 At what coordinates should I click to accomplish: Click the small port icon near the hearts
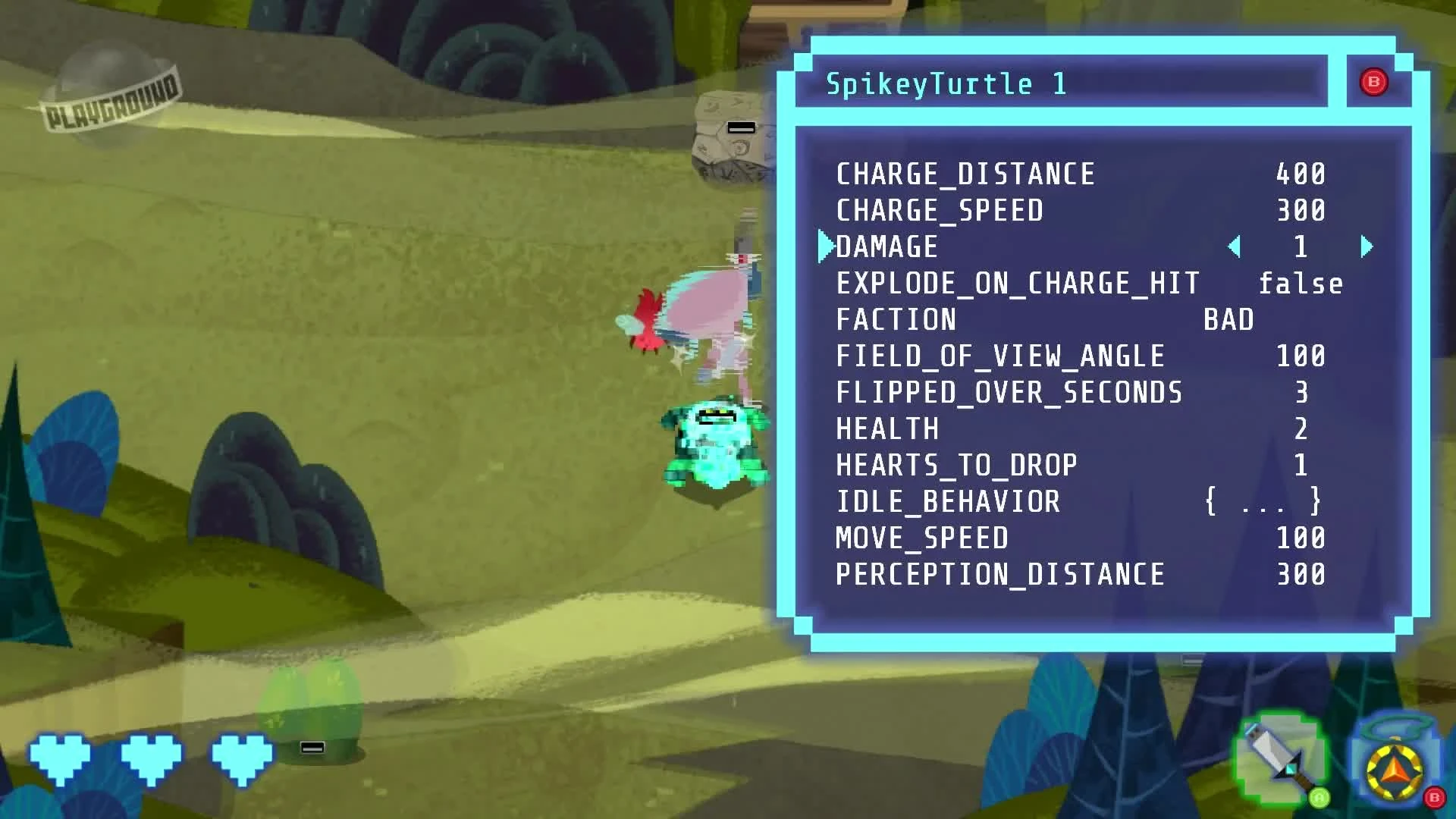point(311,748)
